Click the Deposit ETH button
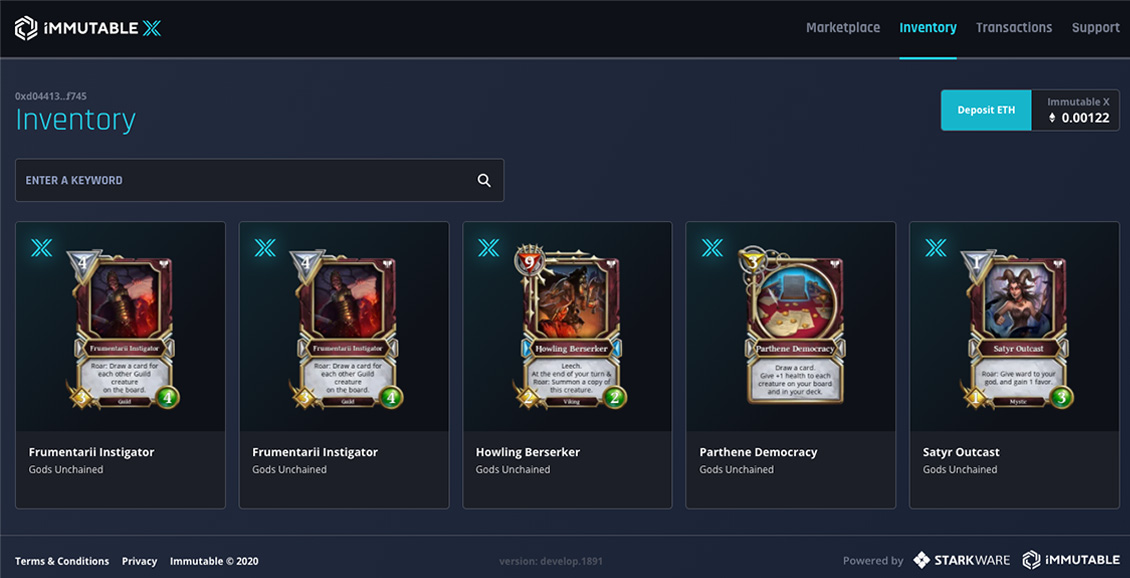This screenshot has width=1130, height=578. (x=986, y=110)
